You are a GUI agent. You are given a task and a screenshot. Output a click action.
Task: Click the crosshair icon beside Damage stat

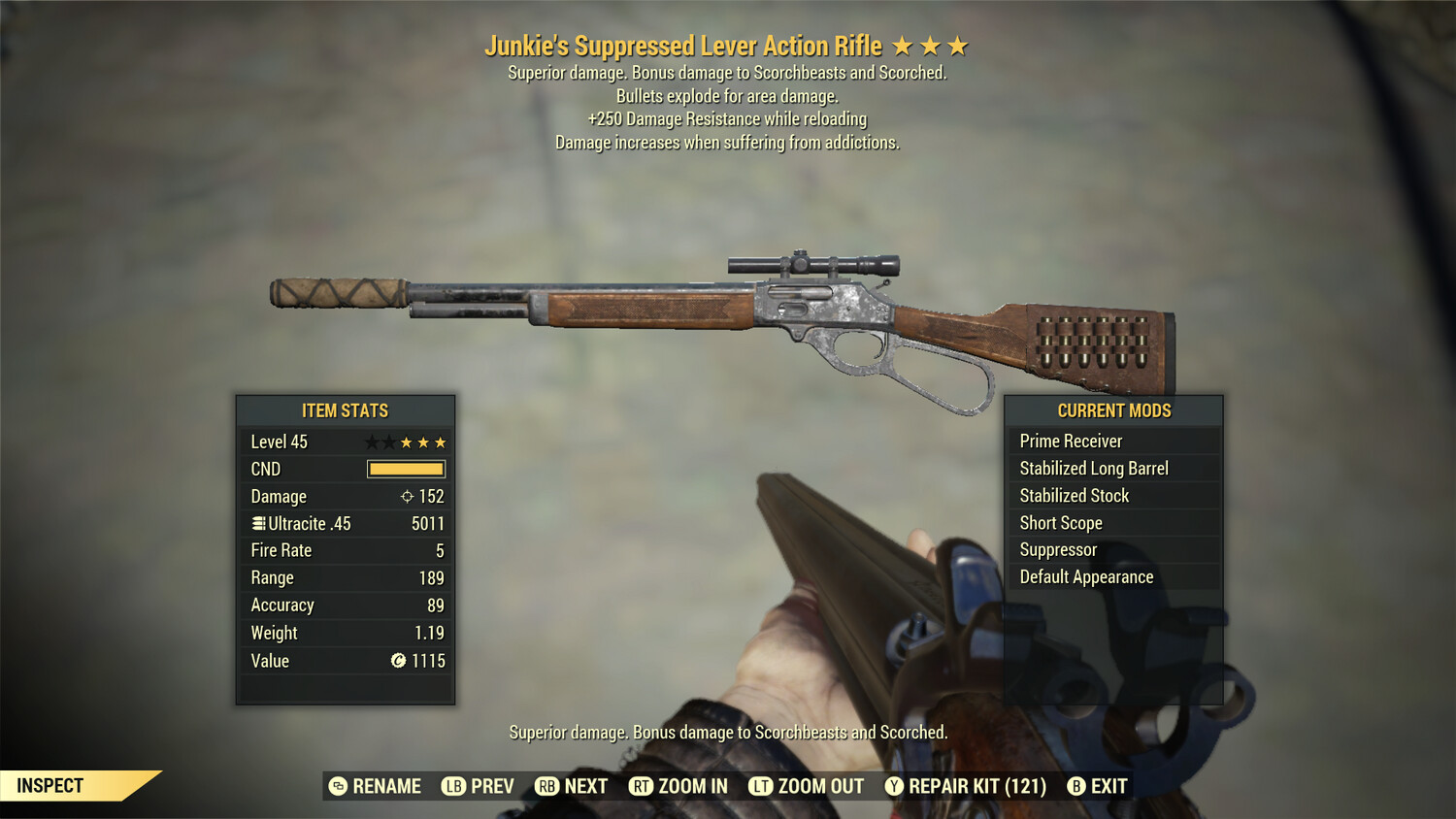(407, 496)
